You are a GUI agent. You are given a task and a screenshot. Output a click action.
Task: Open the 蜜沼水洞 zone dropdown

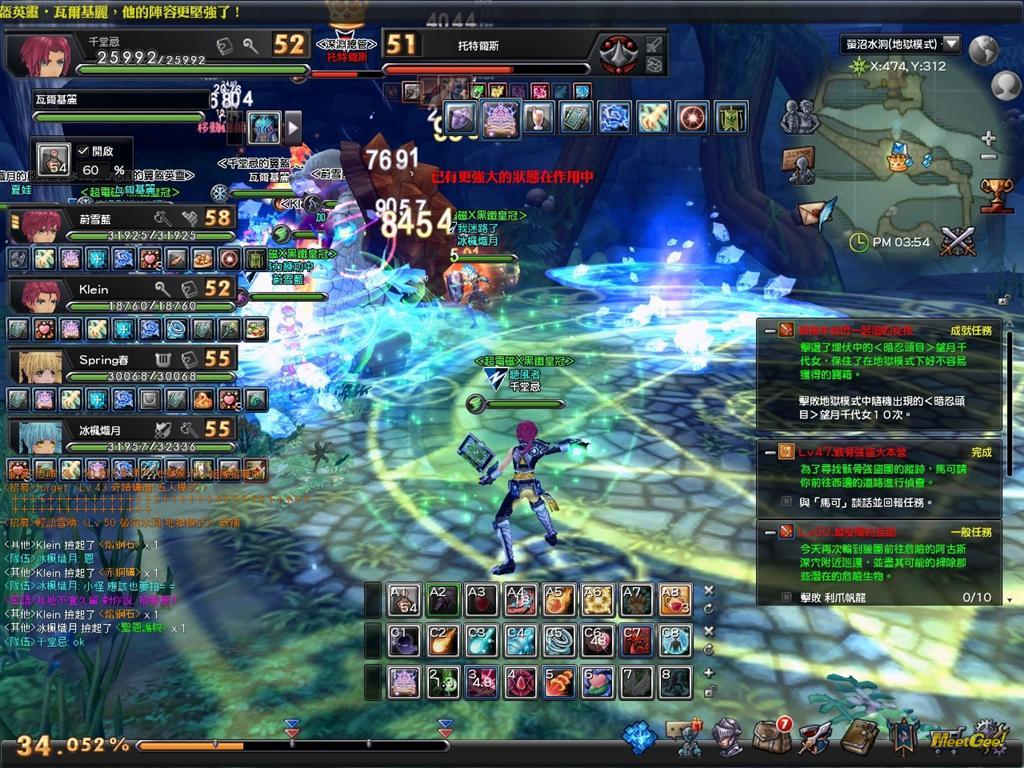tap(951, 44)
